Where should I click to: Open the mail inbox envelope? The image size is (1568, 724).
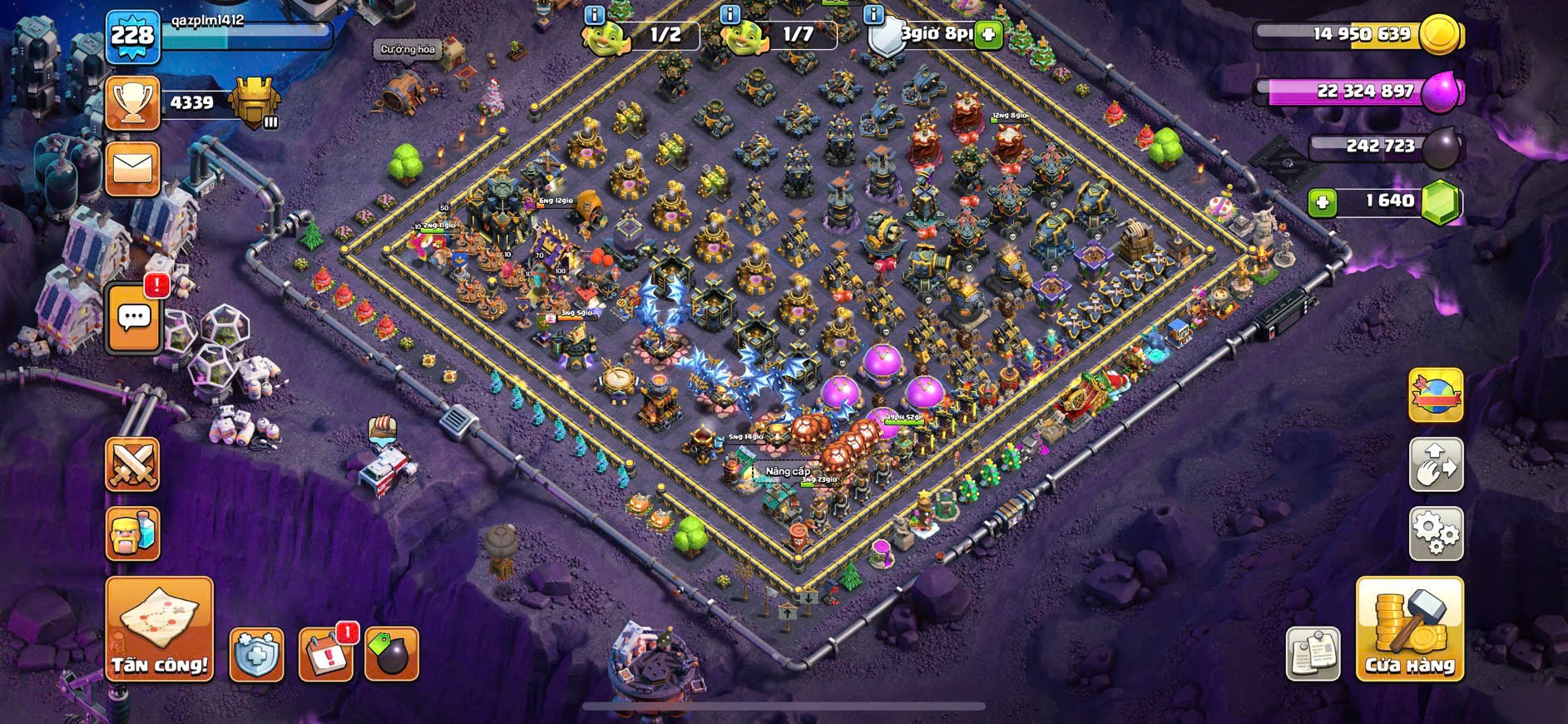[133, 169]
